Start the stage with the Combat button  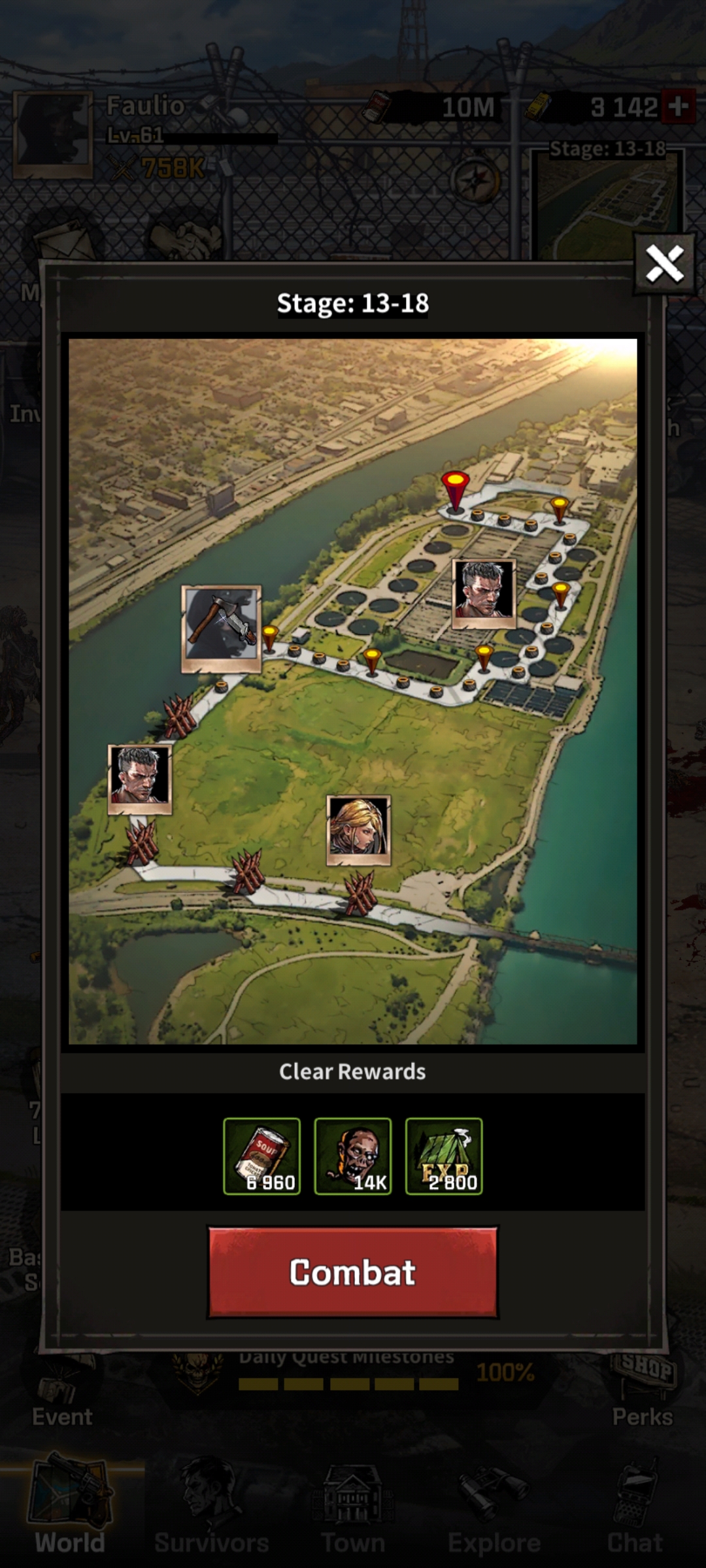(352, 1271)
